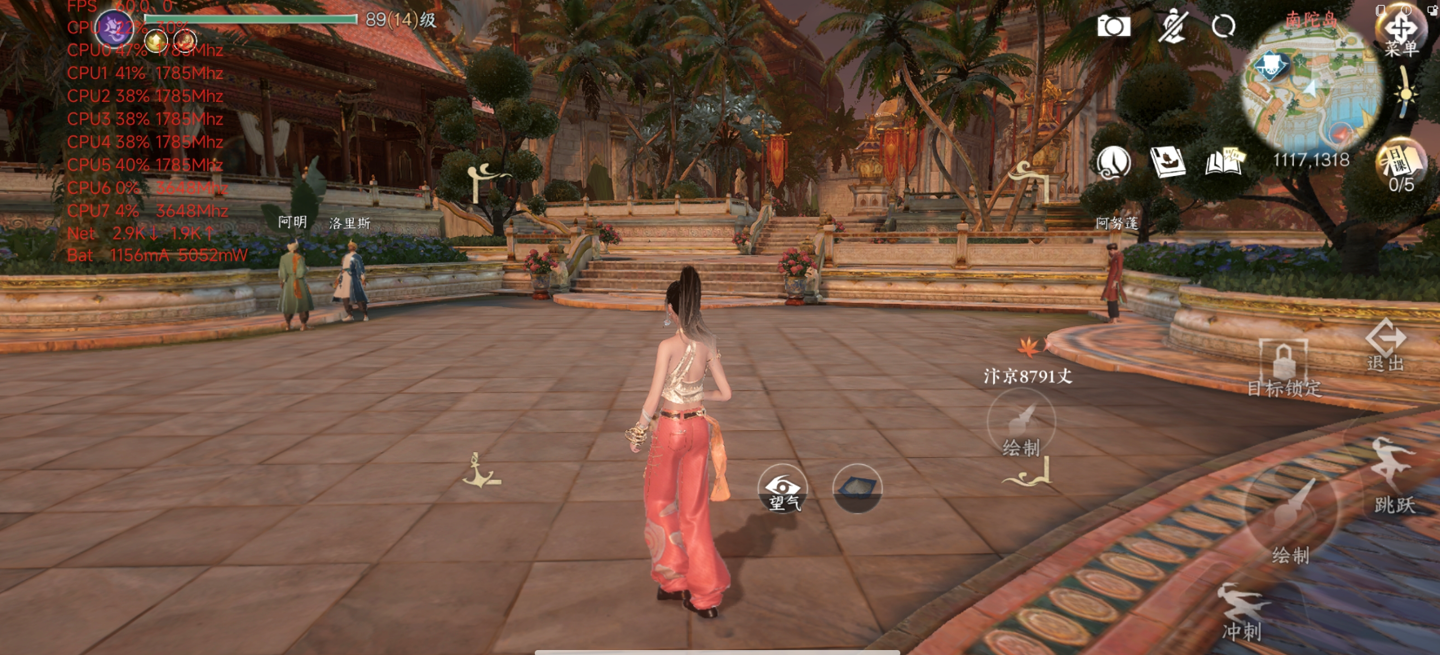Click the golden up-arrow buff icon

(157, 41)
